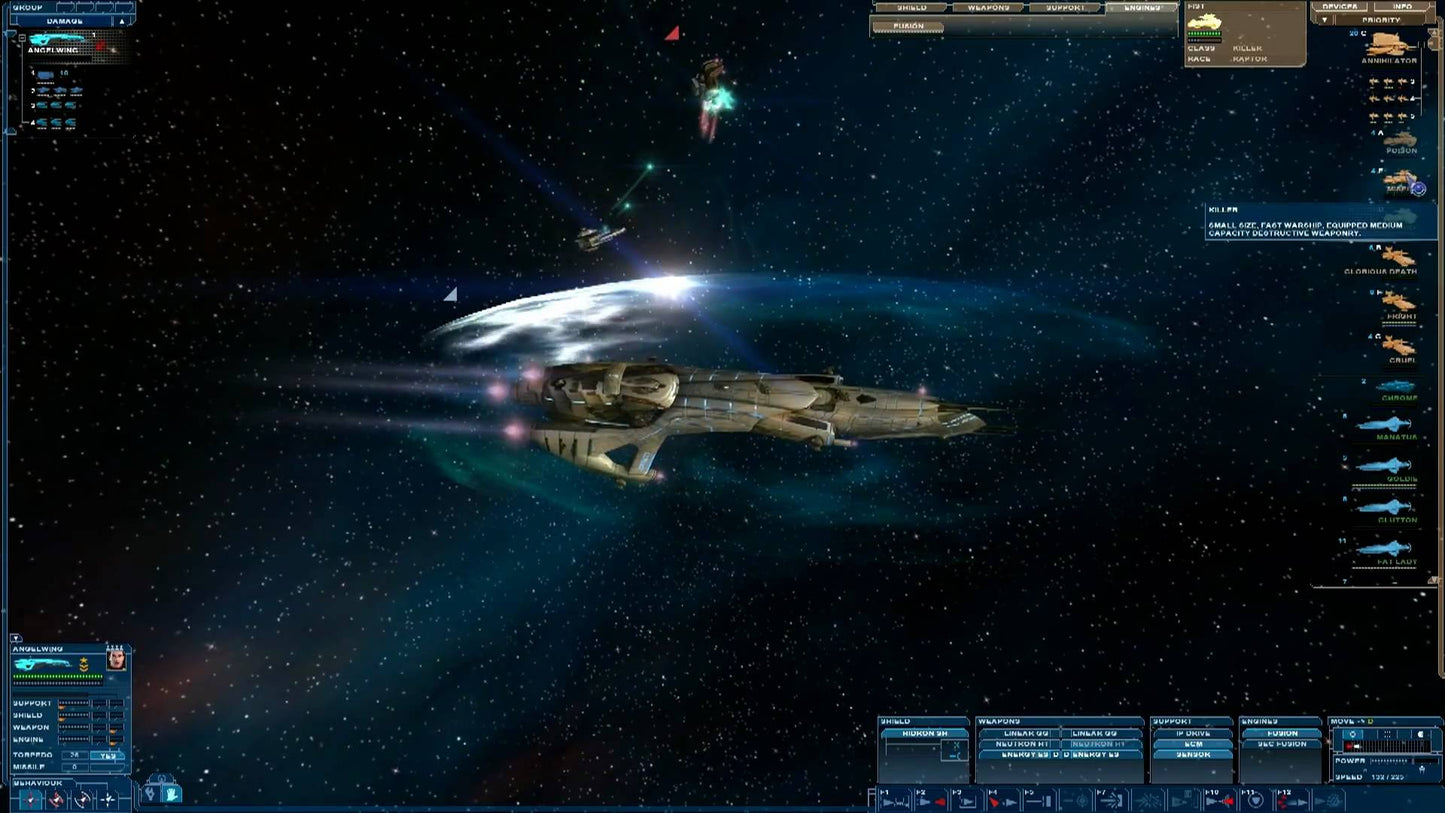Click the repair wrench icon beside the behaviour panel
Image resolution: width=1445 pixels, height=813 pixels.
pos(152,794)
